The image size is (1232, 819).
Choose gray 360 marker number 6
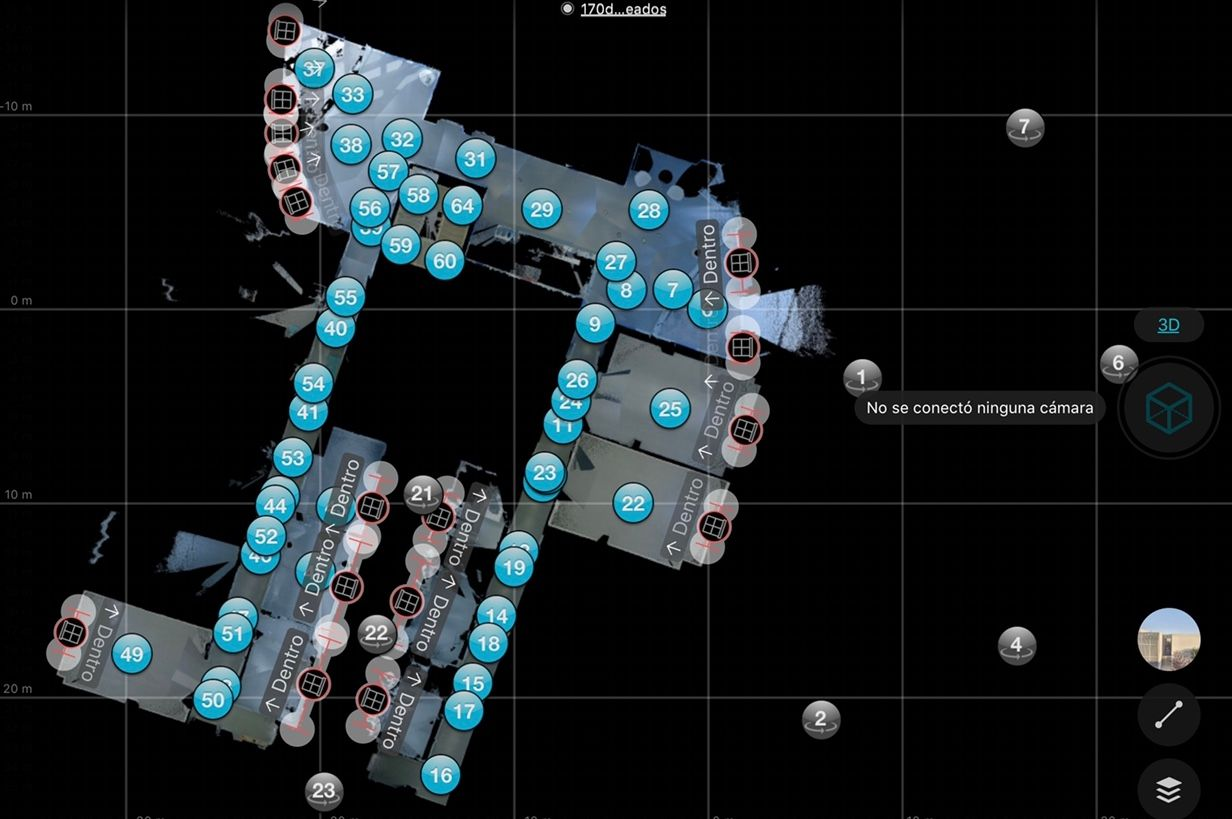coord(1118,363)
